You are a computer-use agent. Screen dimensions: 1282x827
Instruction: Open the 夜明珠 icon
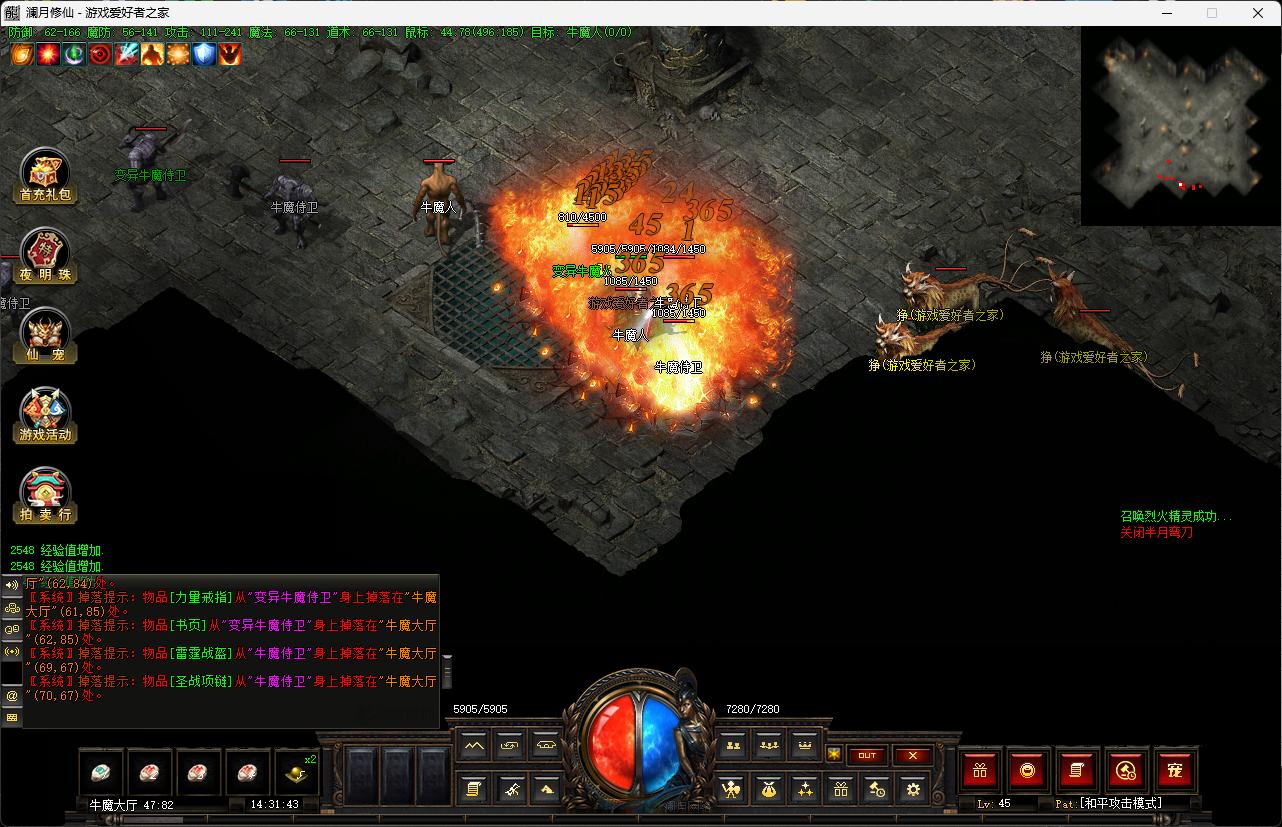pos(46,254)
